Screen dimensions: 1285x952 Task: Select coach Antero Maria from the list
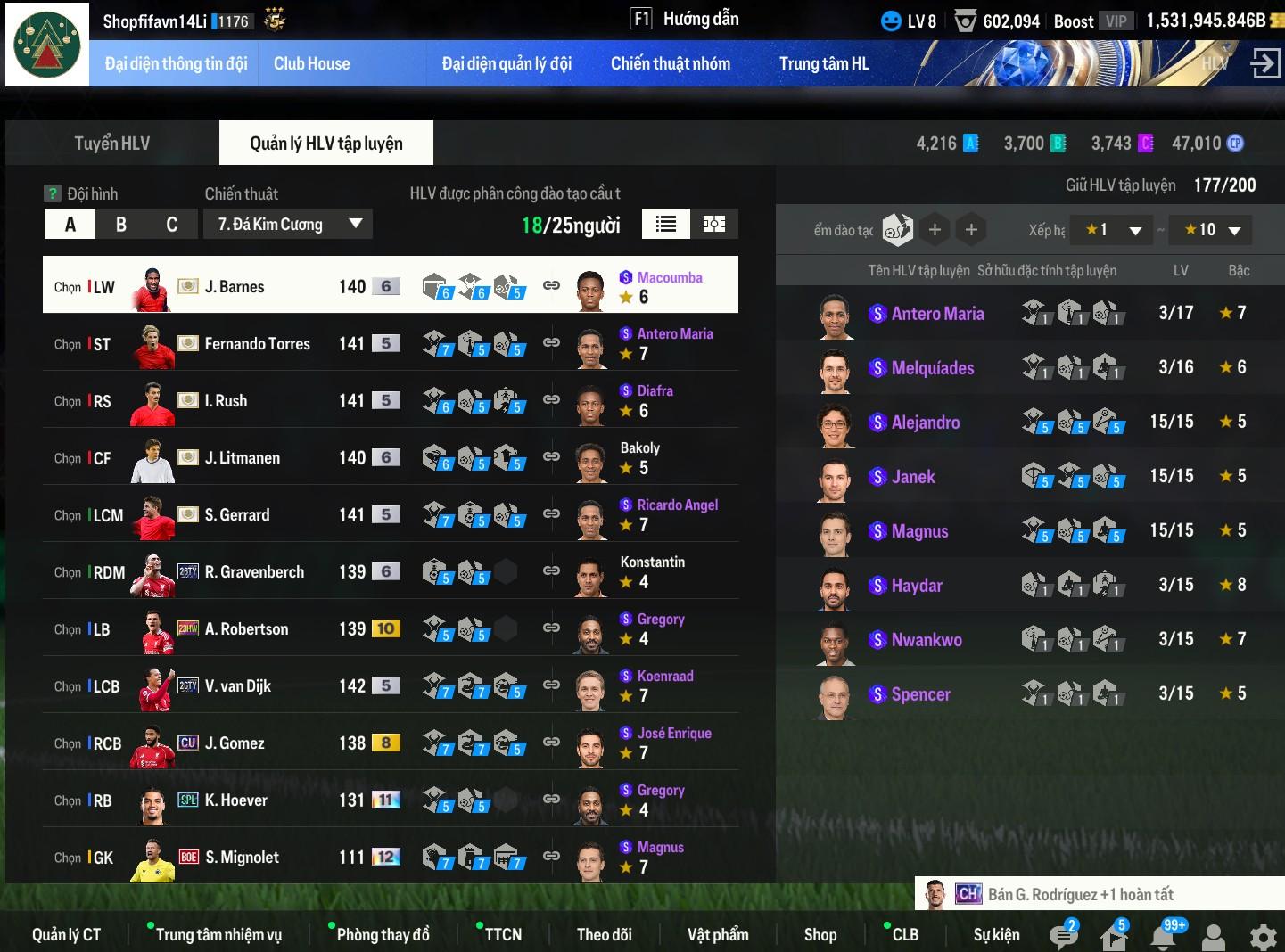937,314
